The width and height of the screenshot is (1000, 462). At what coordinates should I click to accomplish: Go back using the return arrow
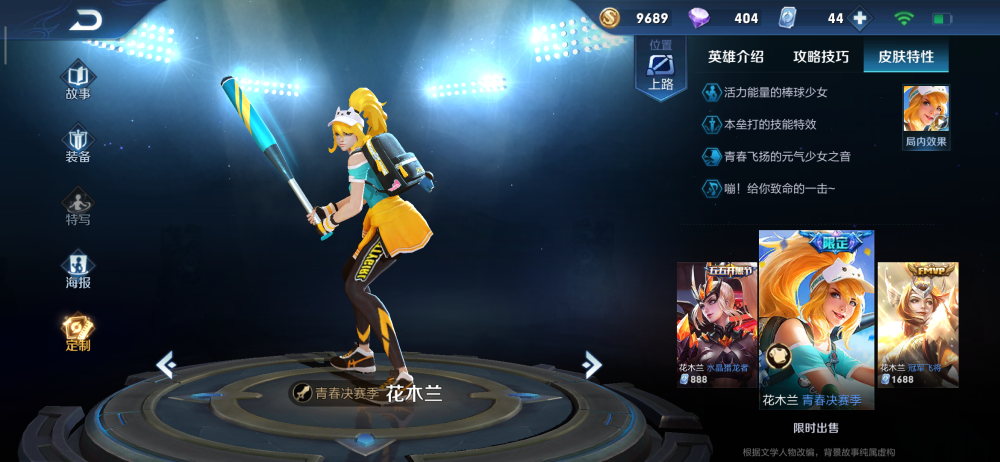coord(86,19)
